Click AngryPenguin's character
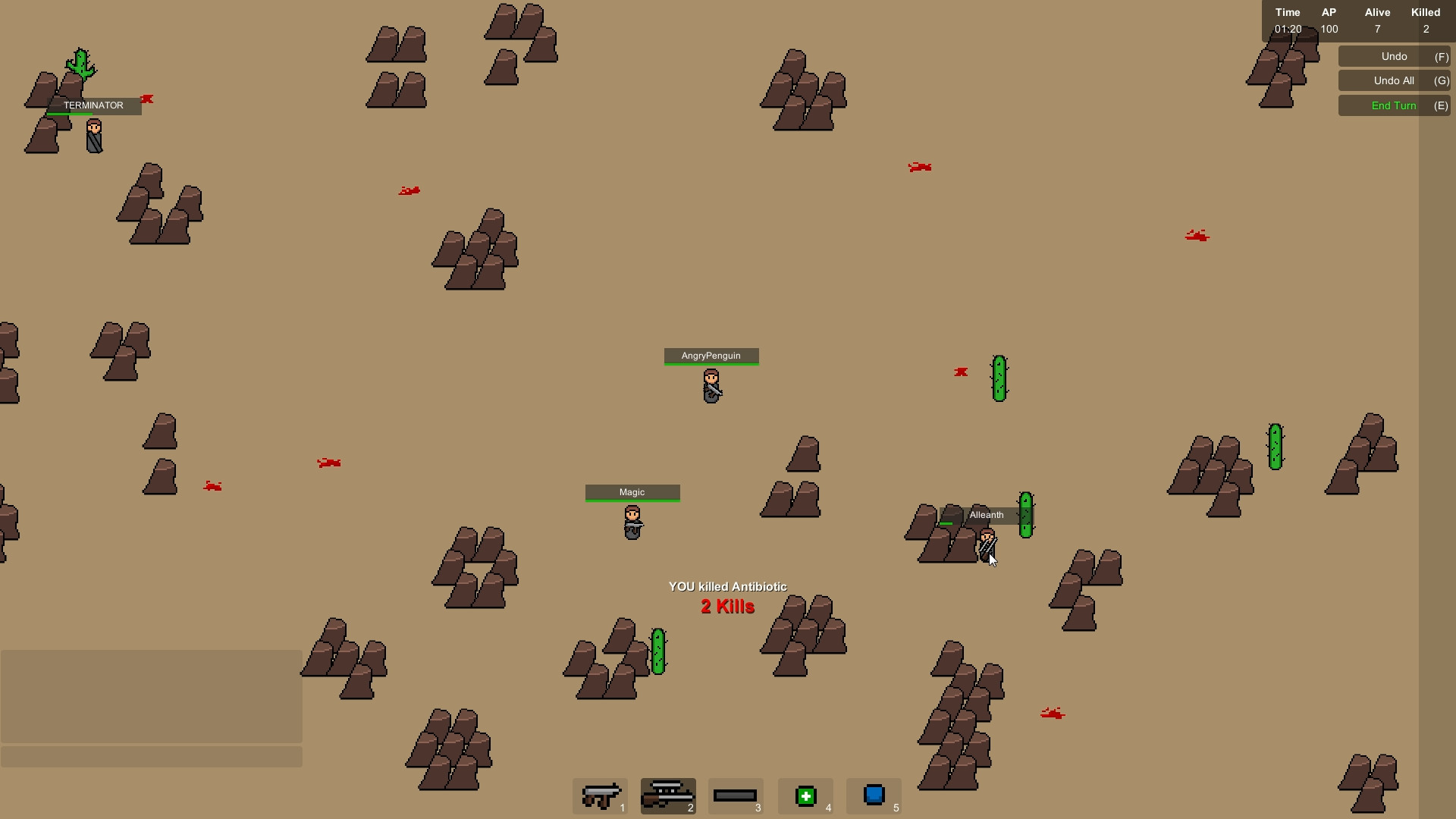The width and height of the screenshot is (1456, 819). [x=711, y=385]
